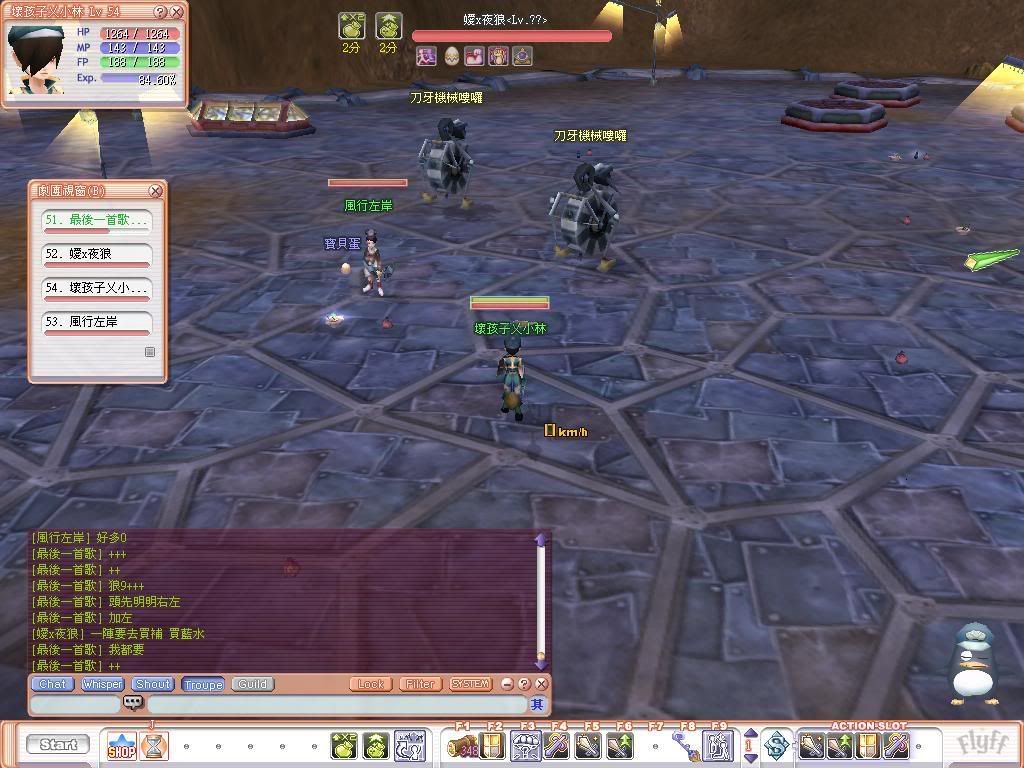The width and height of the screenshot is (1024, 768).
Task: Activate the action slot S button
Action: coord(777,745)
